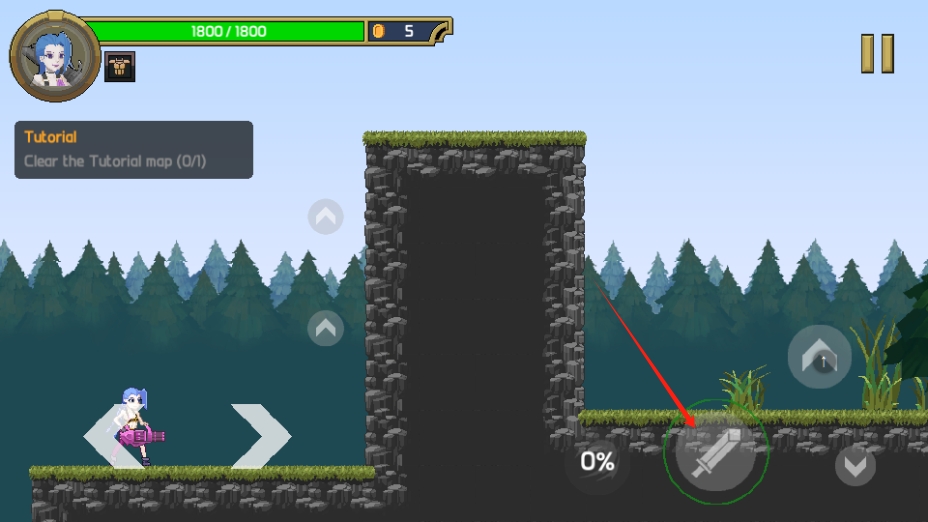This screenshot has height=522, width=928.
Task: Move left with the left arrow
Action: point(106,436)
